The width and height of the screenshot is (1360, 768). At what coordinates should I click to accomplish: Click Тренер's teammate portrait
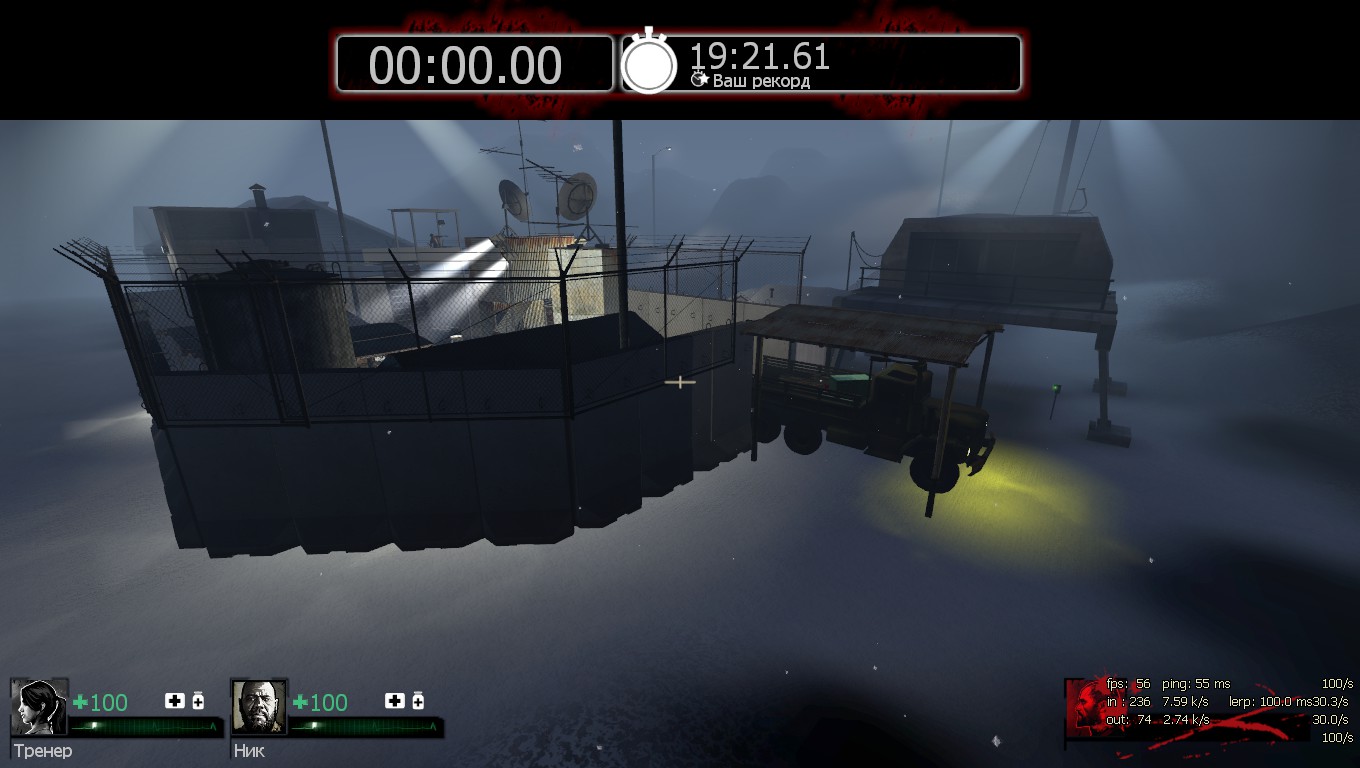39,707
